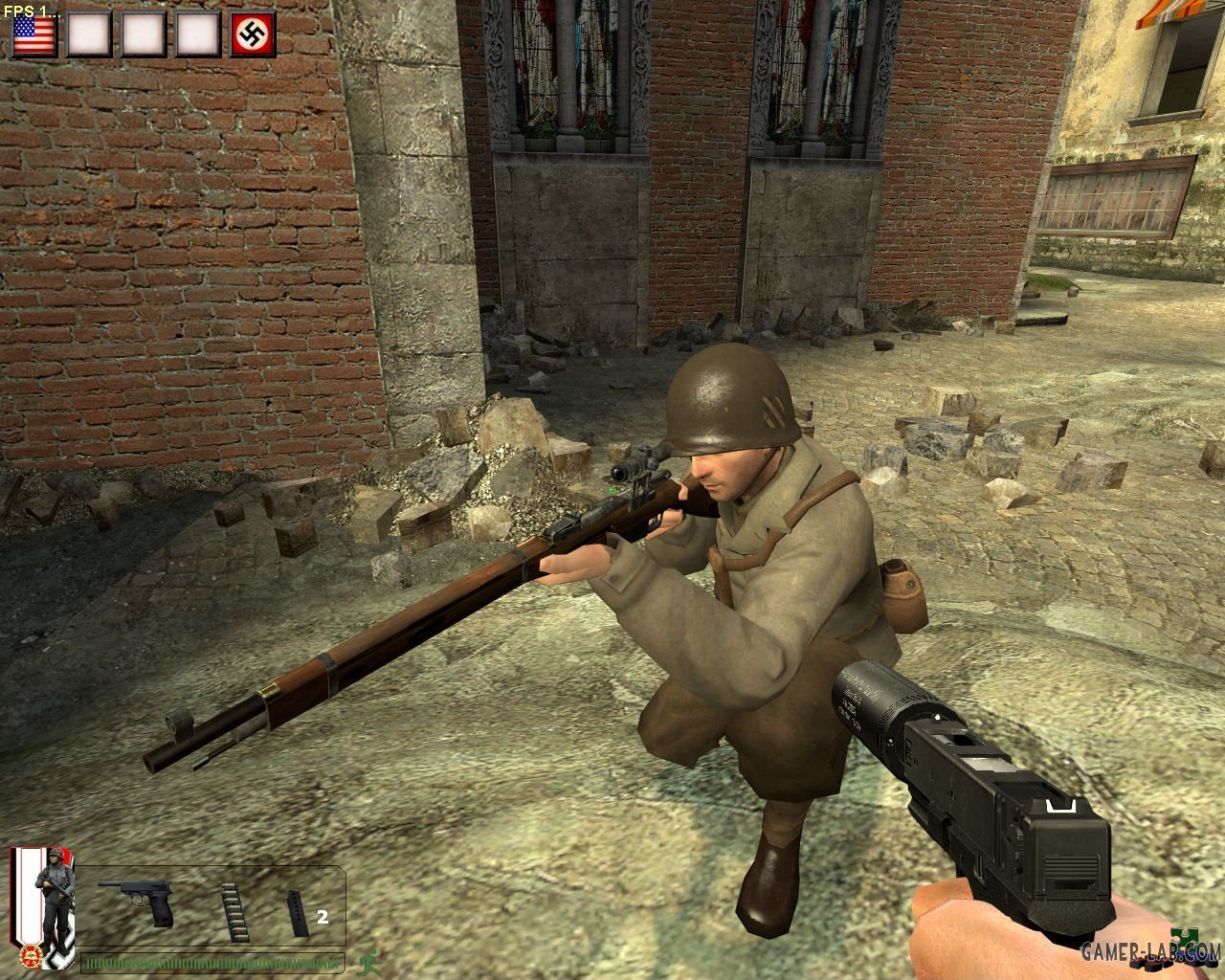The image size is (1225, 980).
Task: Click the American flag capture point icon
Action: 33,33
